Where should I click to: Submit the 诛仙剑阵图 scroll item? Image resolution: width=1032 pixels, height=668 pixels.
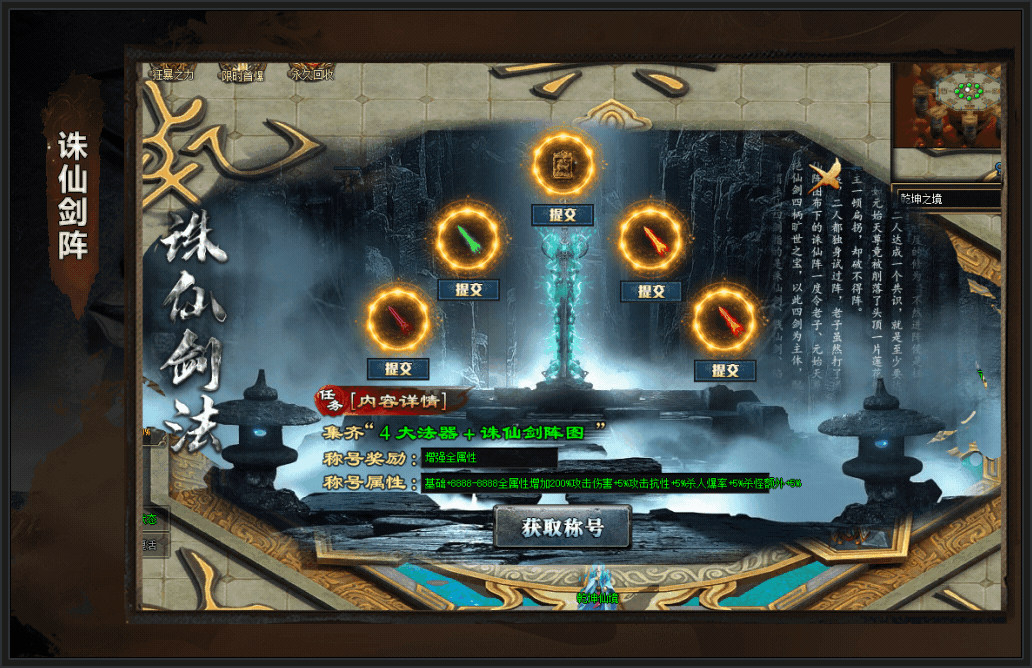pos(563,215)
